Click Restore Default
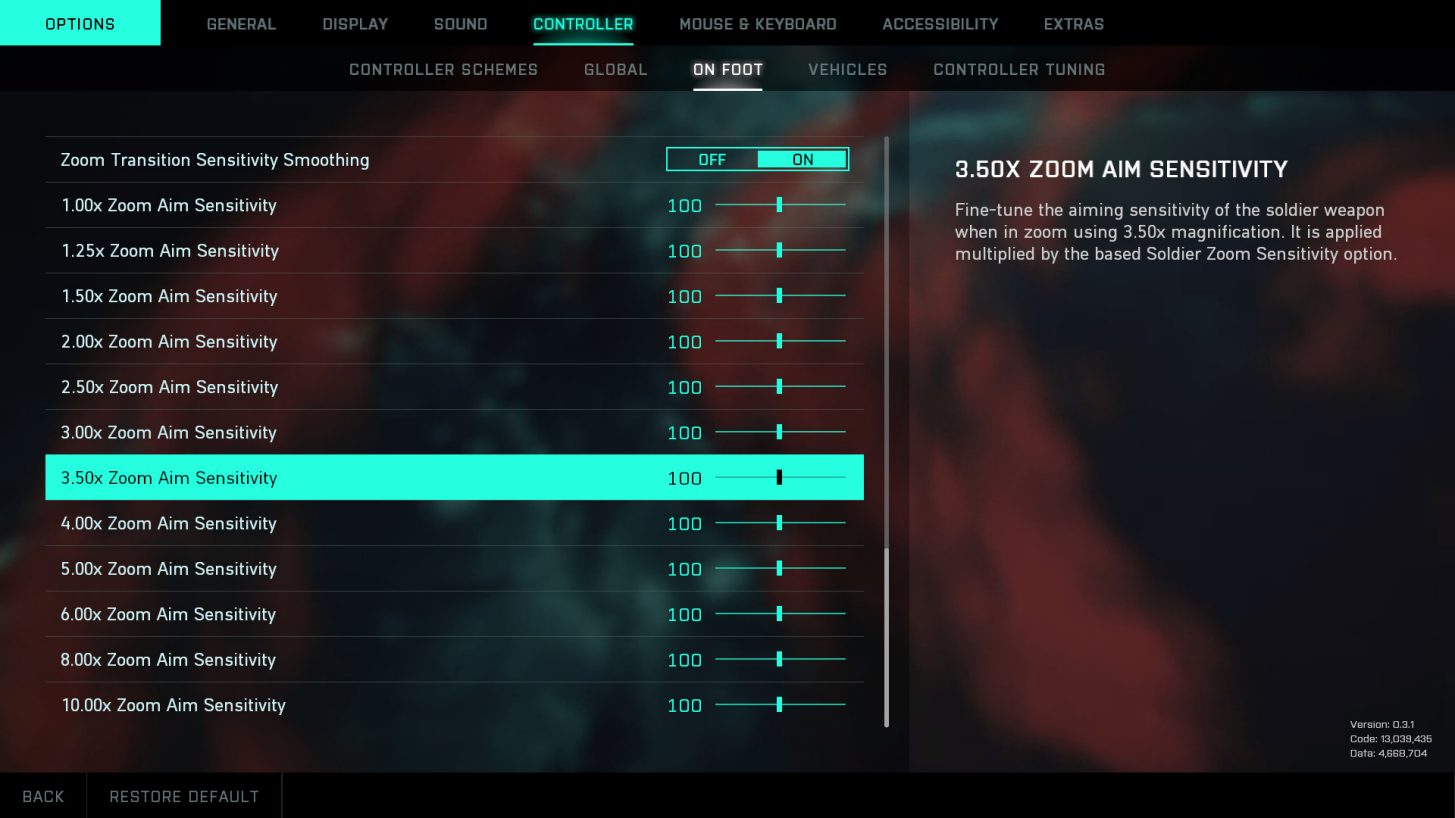Screen dimensions: 1455x818 [x=184, y=796]
